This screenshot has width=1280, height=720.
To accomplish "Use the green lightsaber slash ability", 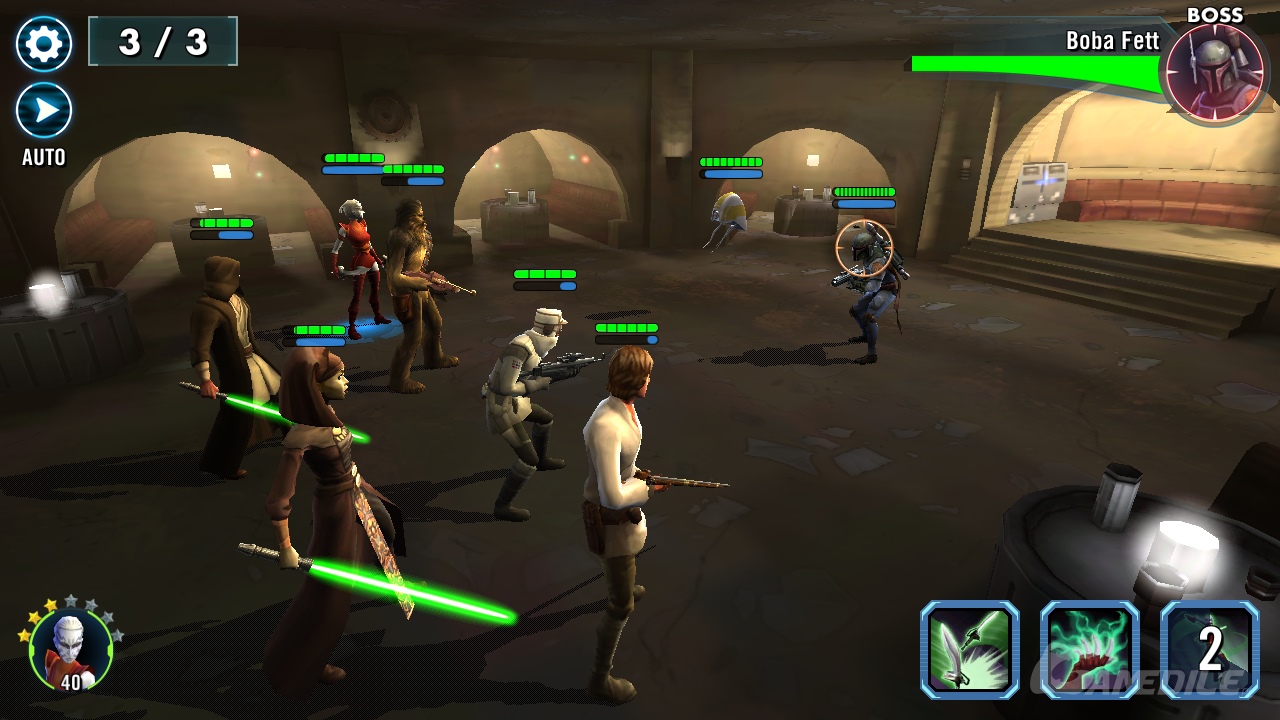I will (969, 649).
